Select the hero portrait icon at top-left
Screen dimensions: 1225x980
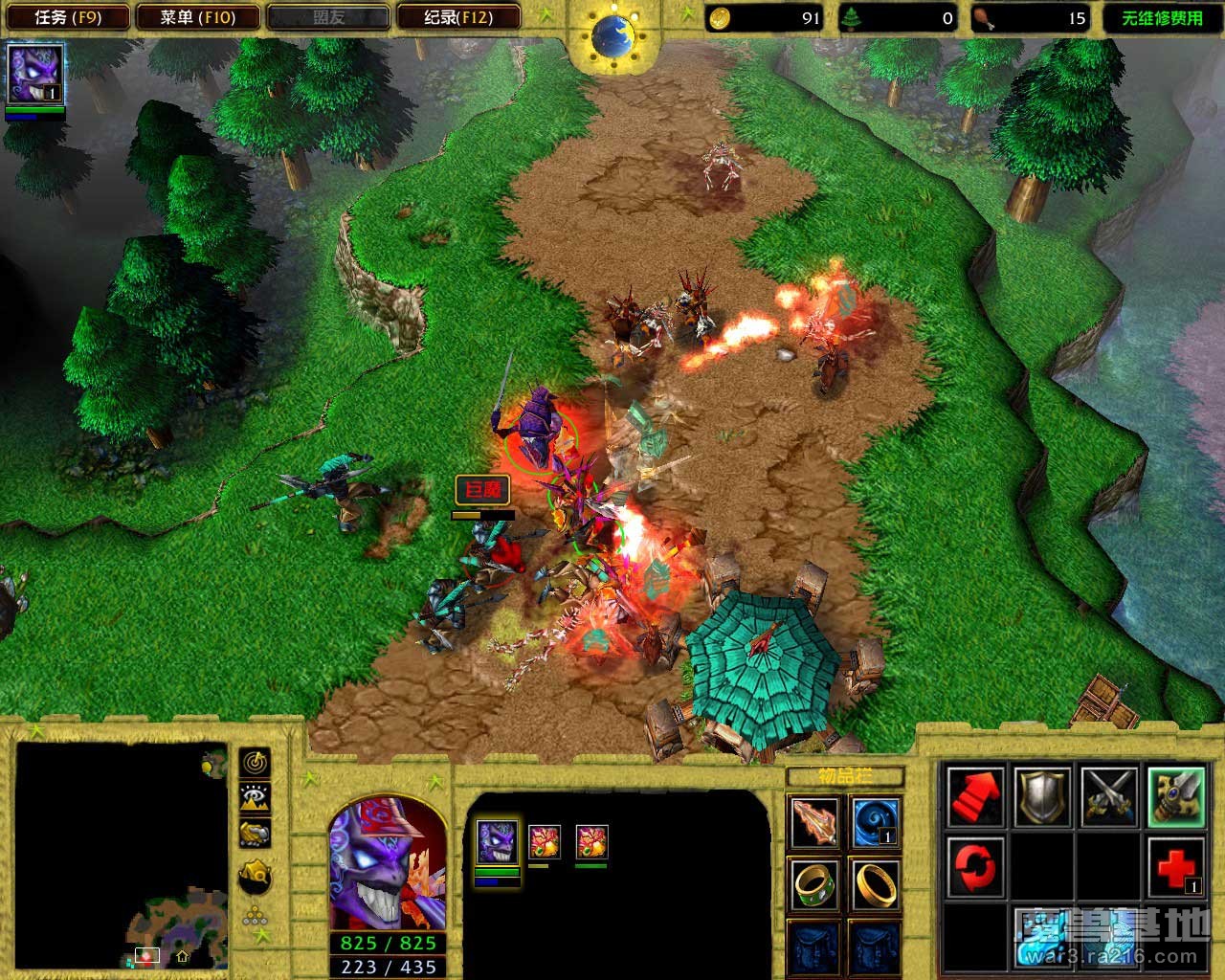(x=35, y=74)
